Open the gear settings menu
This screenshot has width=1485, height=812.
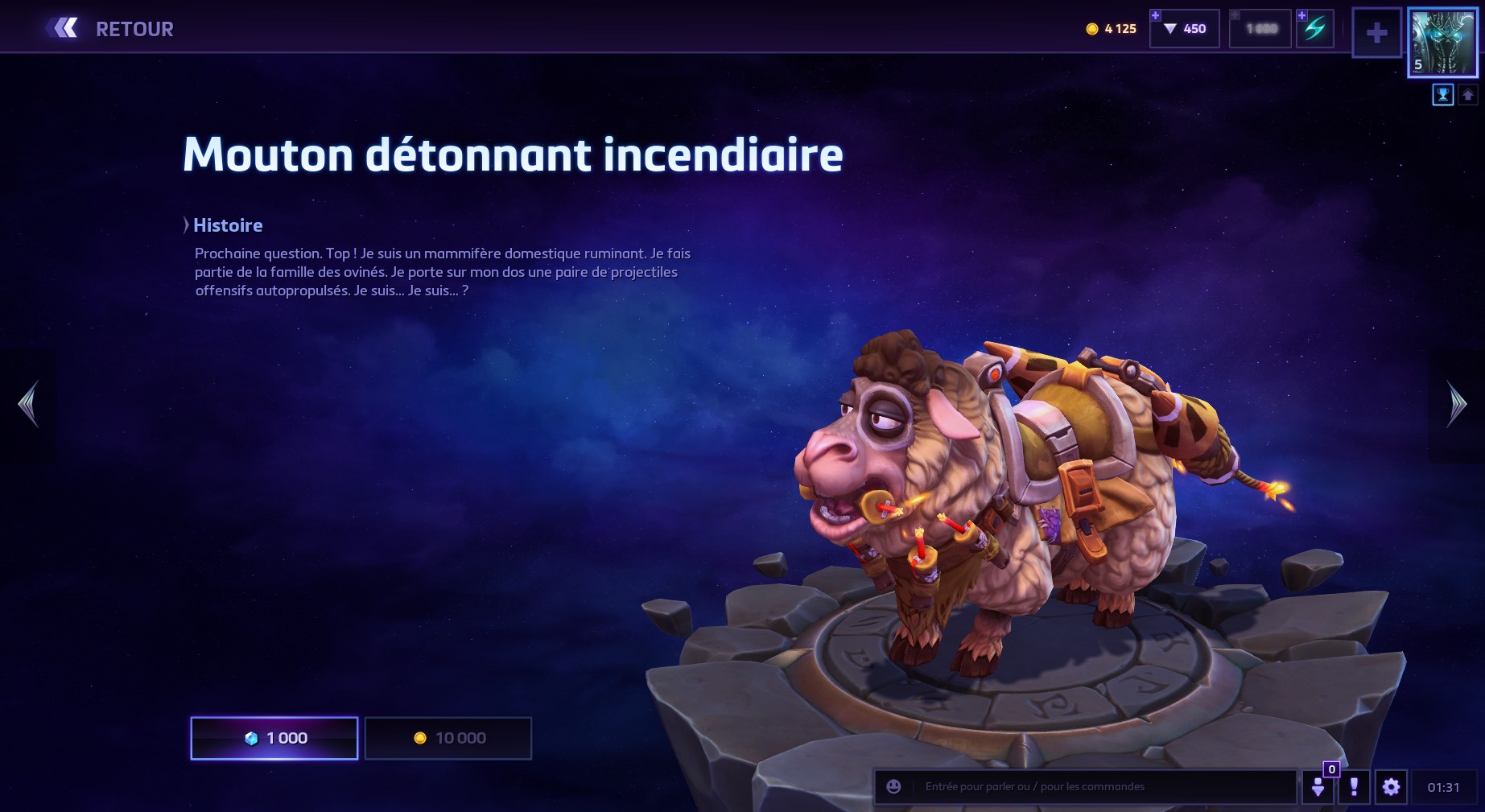[1391, 786]
